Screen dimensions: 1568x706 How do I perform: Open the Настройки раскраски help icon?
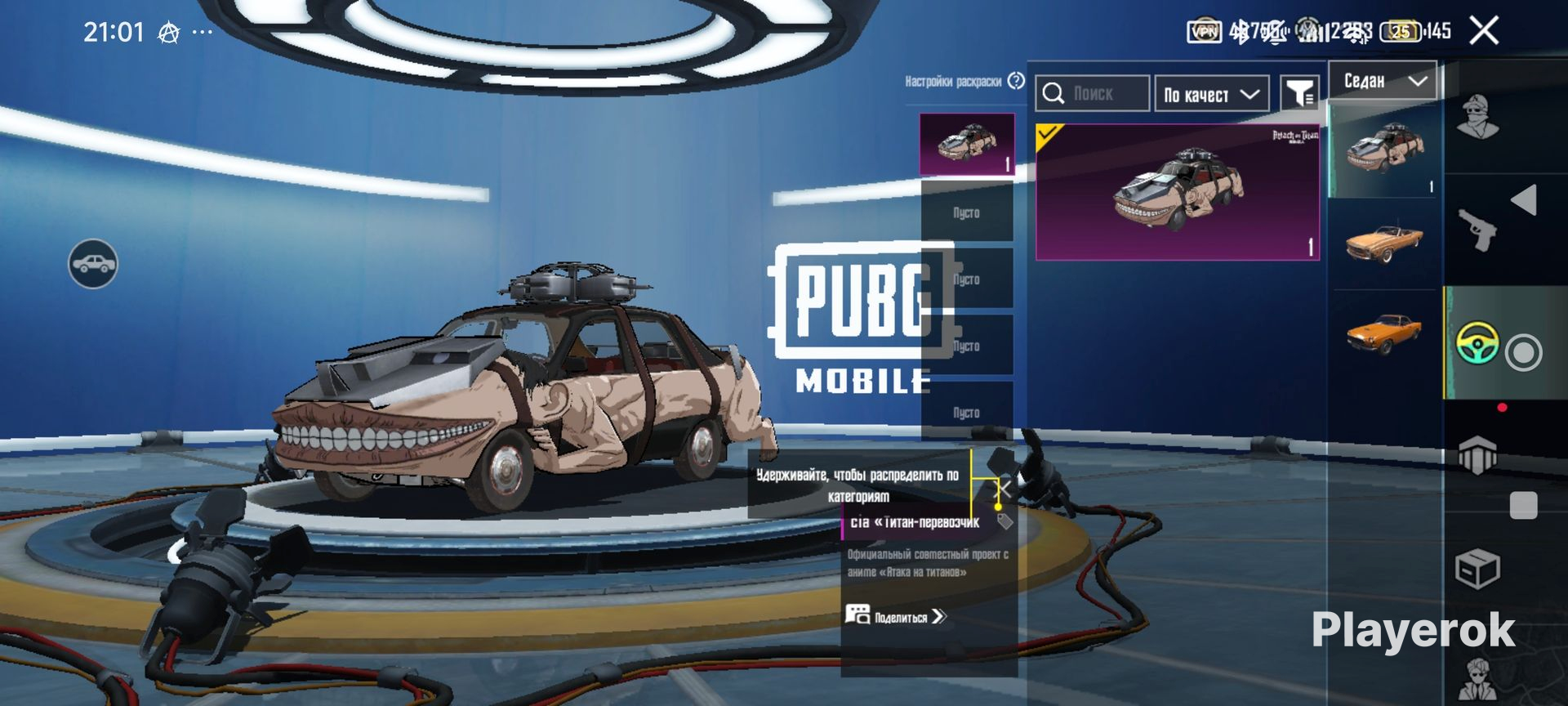(1016, 81)
